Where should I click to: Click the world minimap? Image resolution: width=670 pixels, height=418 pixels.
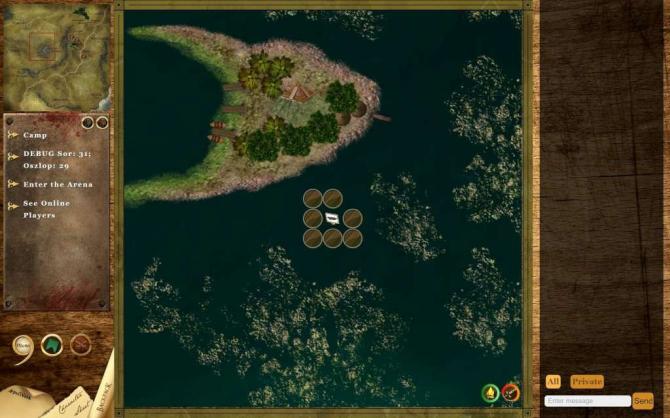point(56,58)
